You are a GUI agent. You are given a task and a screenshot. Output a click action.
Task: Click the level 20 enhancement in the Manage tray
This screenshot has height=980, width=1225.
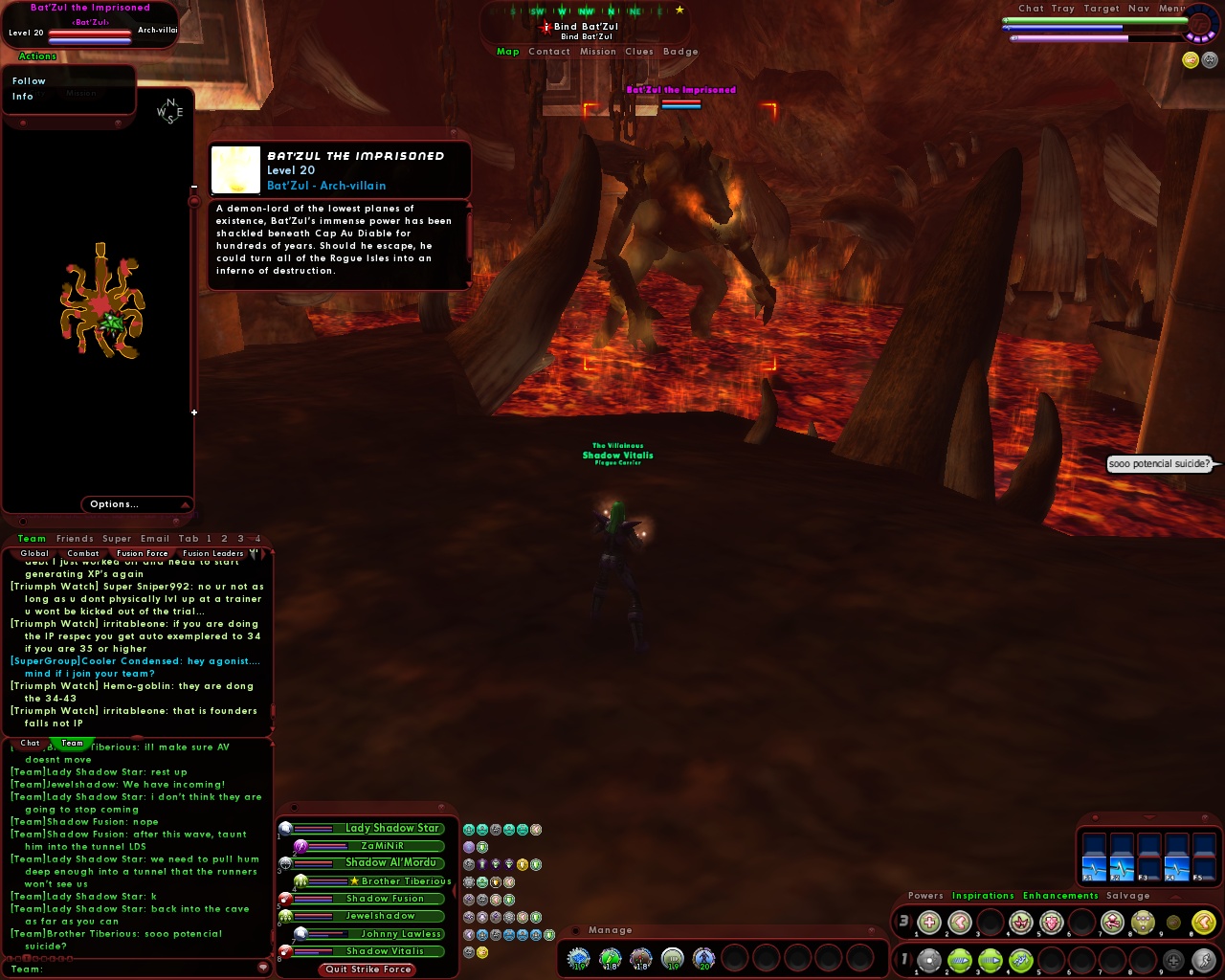704,956
